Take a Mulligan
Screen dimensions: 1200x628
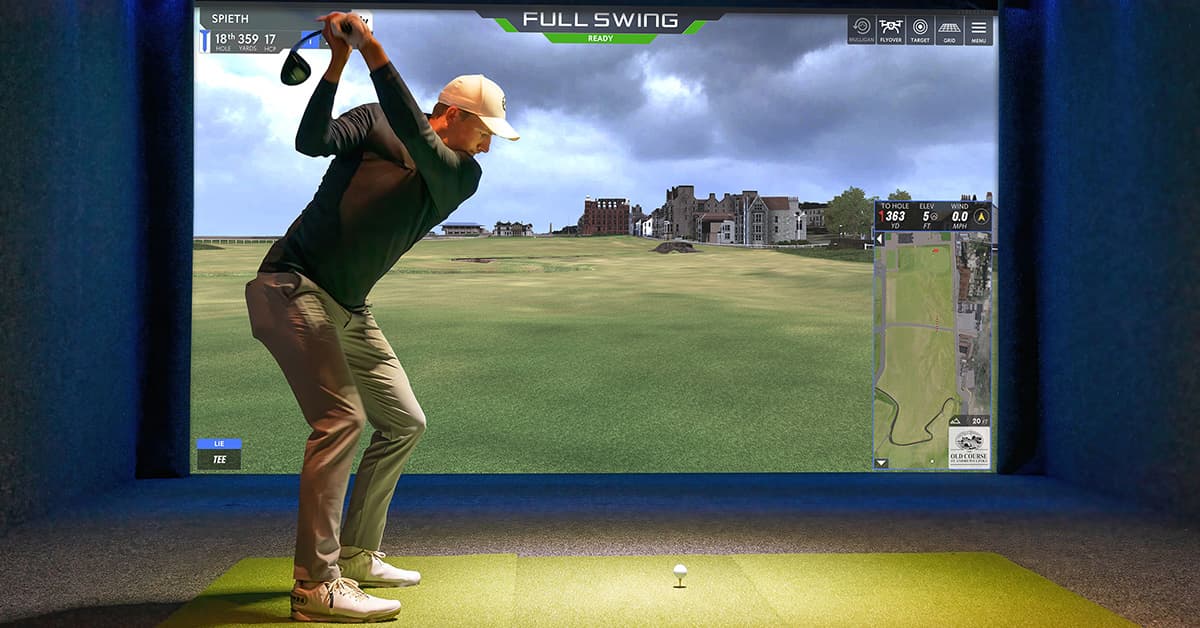(x=861, y=29)
